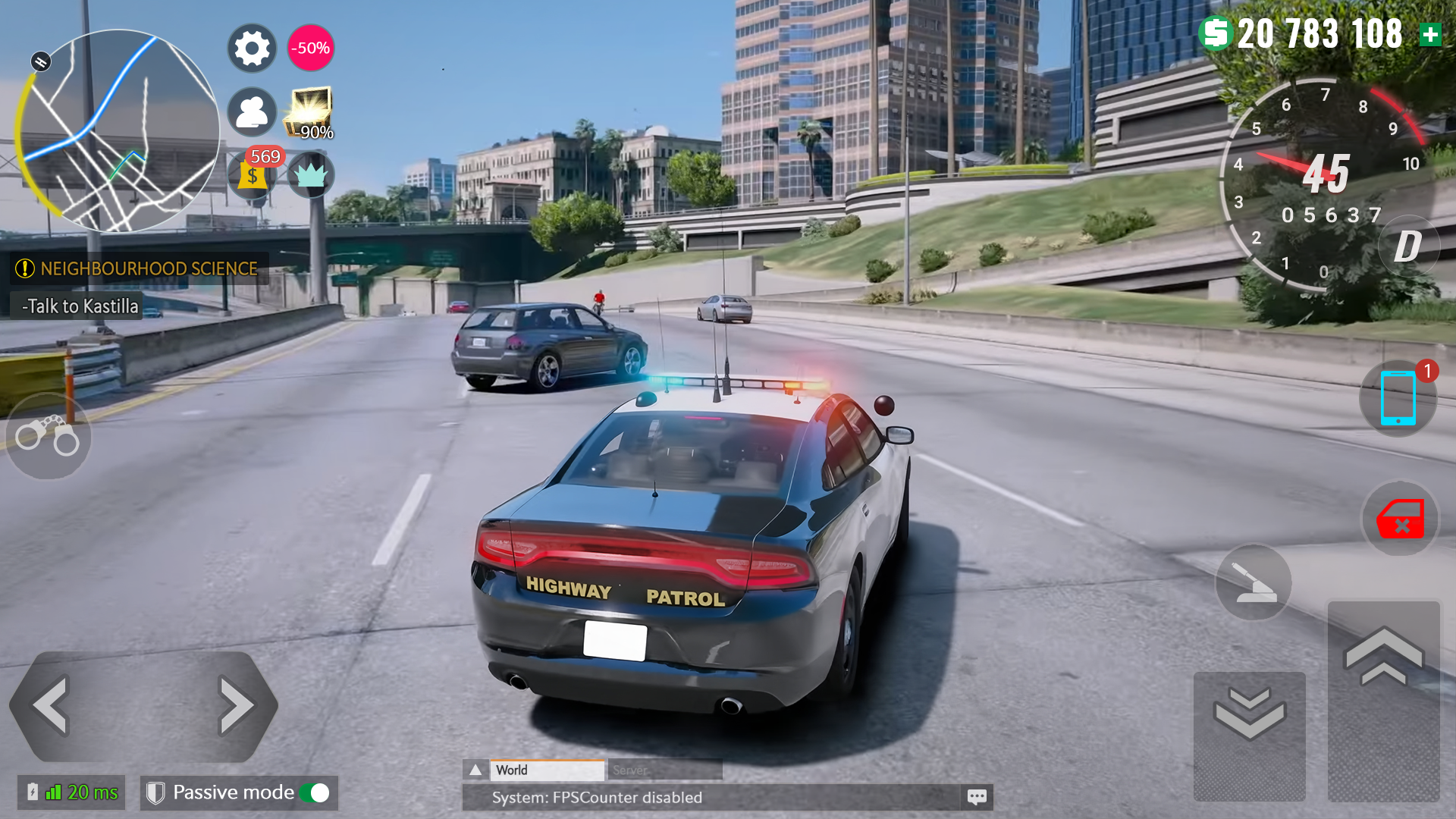Open the settings gear icon

[x=251, y=48]
